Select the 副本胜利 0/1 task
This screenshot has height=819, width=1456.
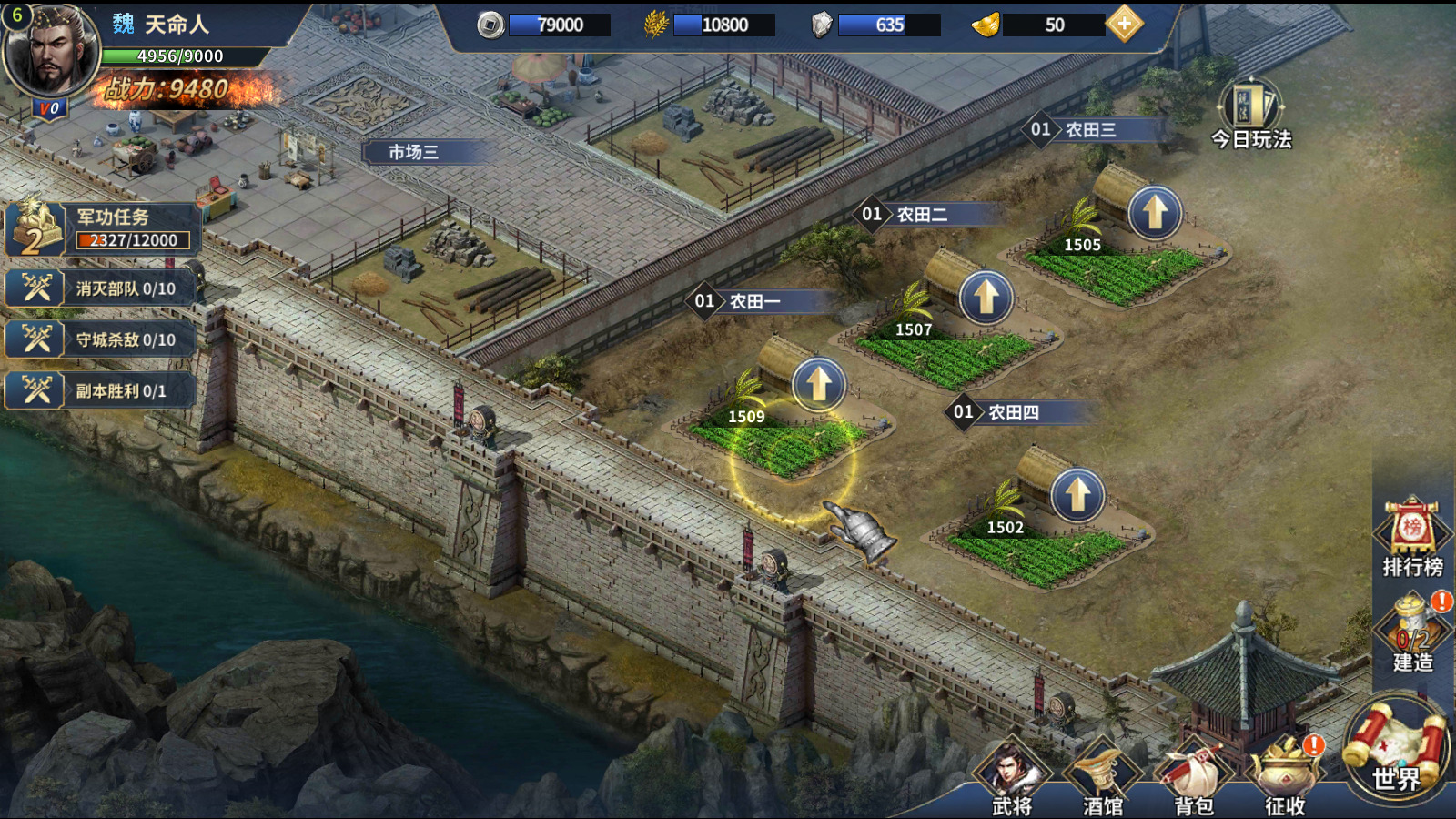[x=100, y=390]
